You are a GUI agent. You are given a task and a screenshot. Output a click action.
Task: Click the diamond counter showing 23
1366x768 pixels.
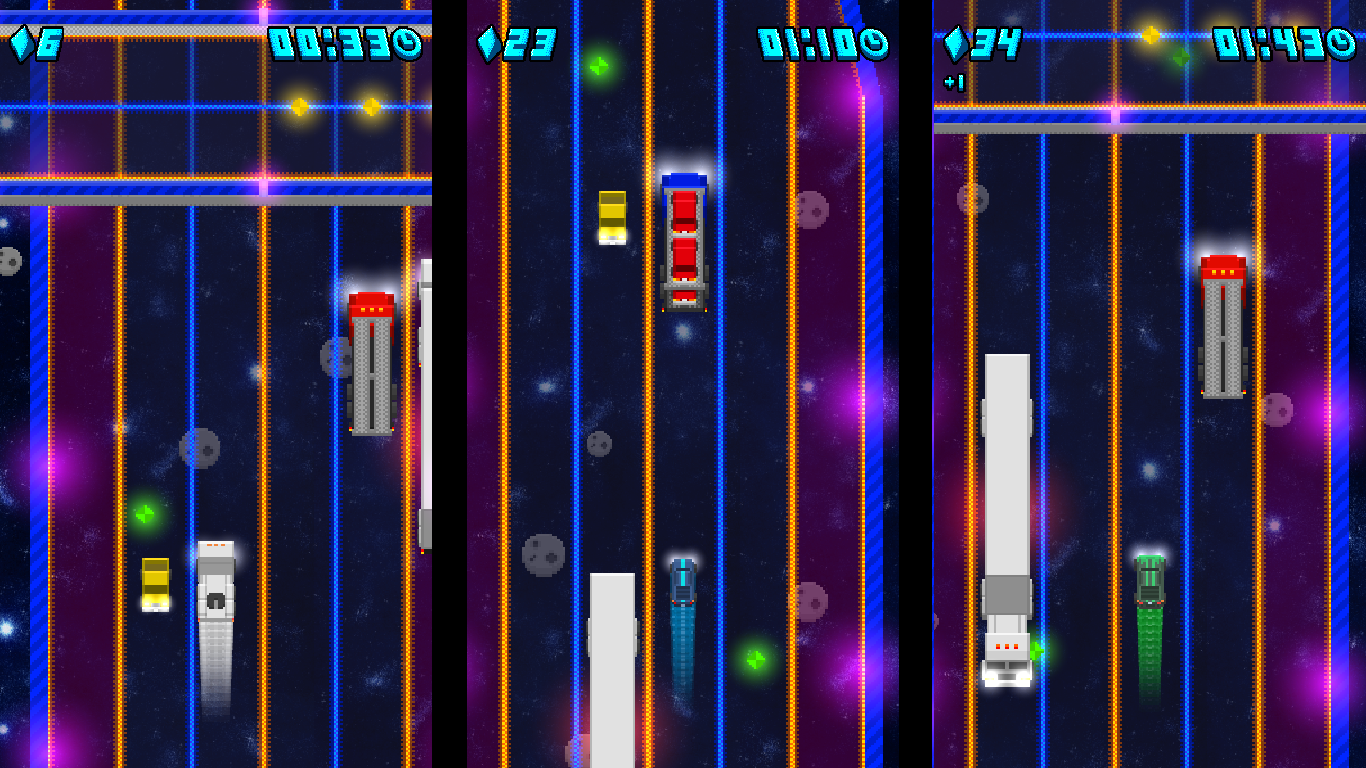tap(520, 43)
